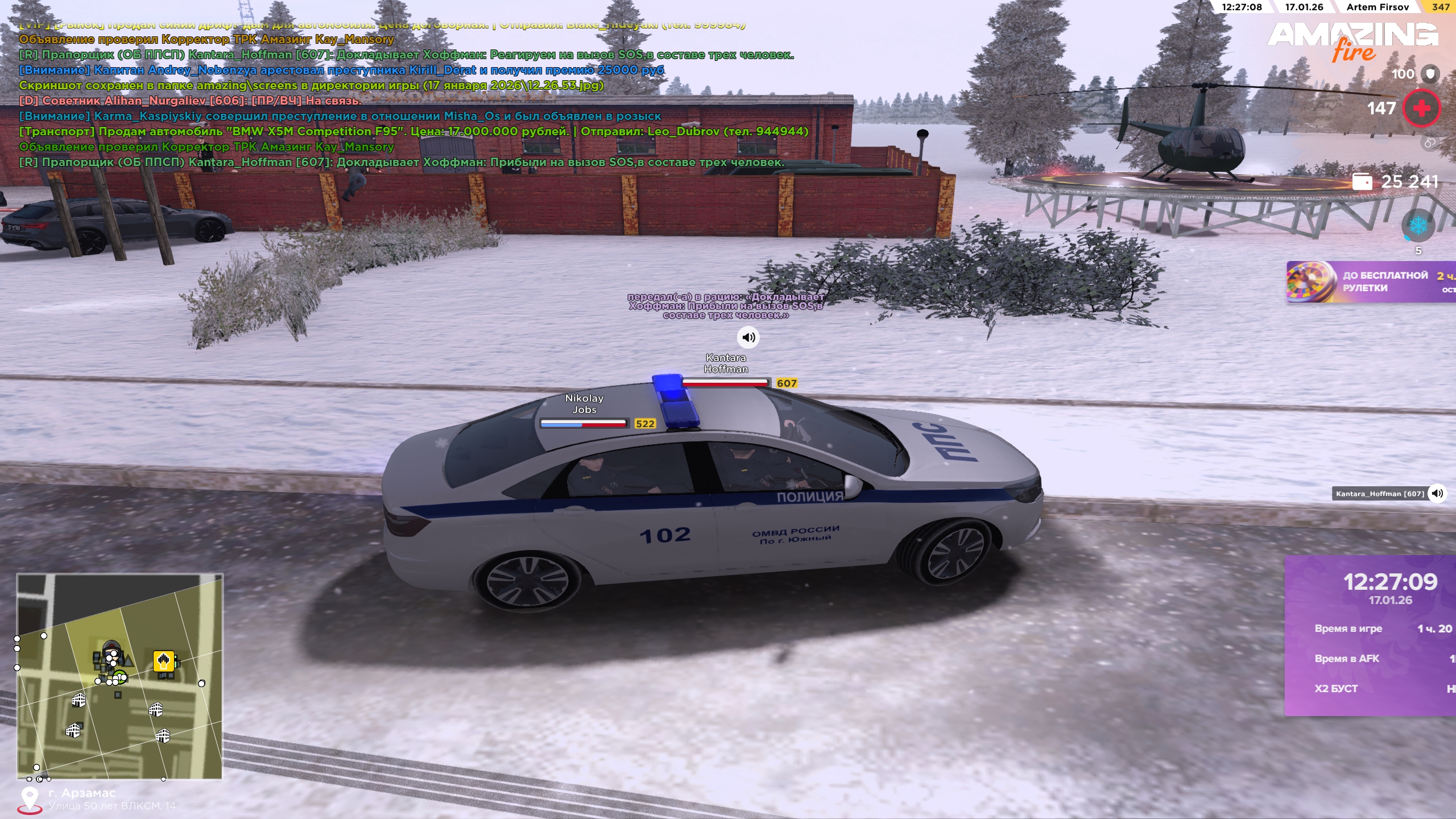Viewport: 1456px width, 819px height.
Task: Click the Amazing fire server logo
Action: (x=1352, y=41)
